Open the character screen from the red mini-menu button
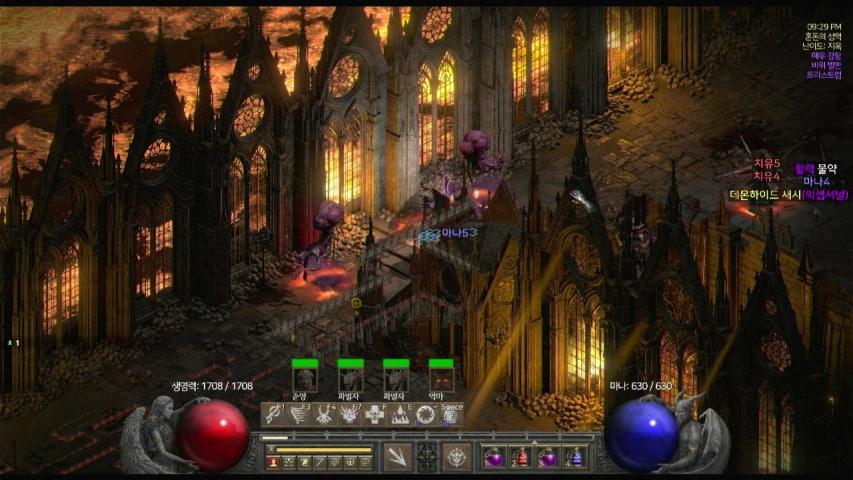 pyautogui.click(x=273, y=462)
